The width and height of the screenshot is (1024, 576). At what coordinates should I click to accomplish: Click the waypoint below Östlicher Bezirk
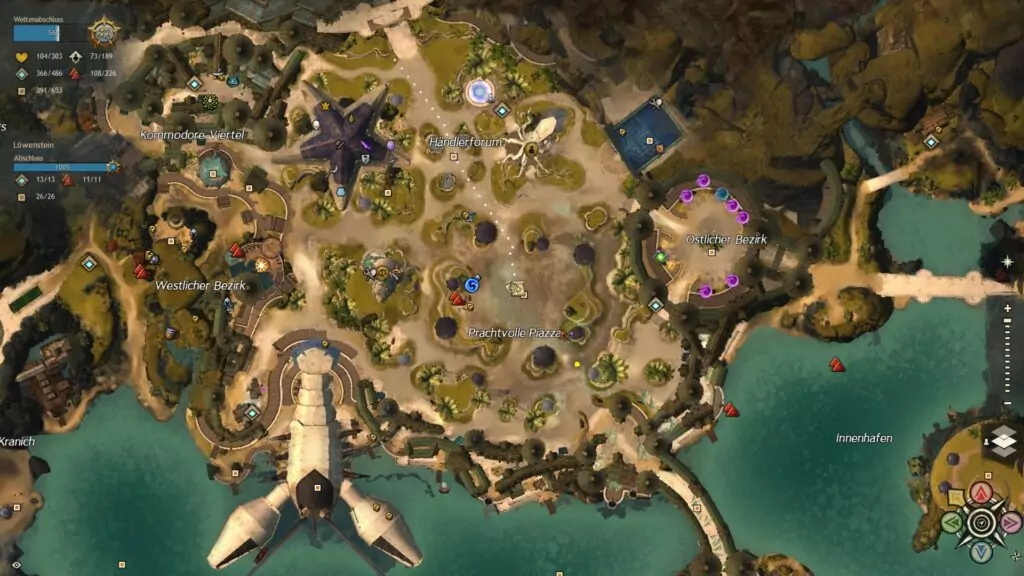(656, 305)
